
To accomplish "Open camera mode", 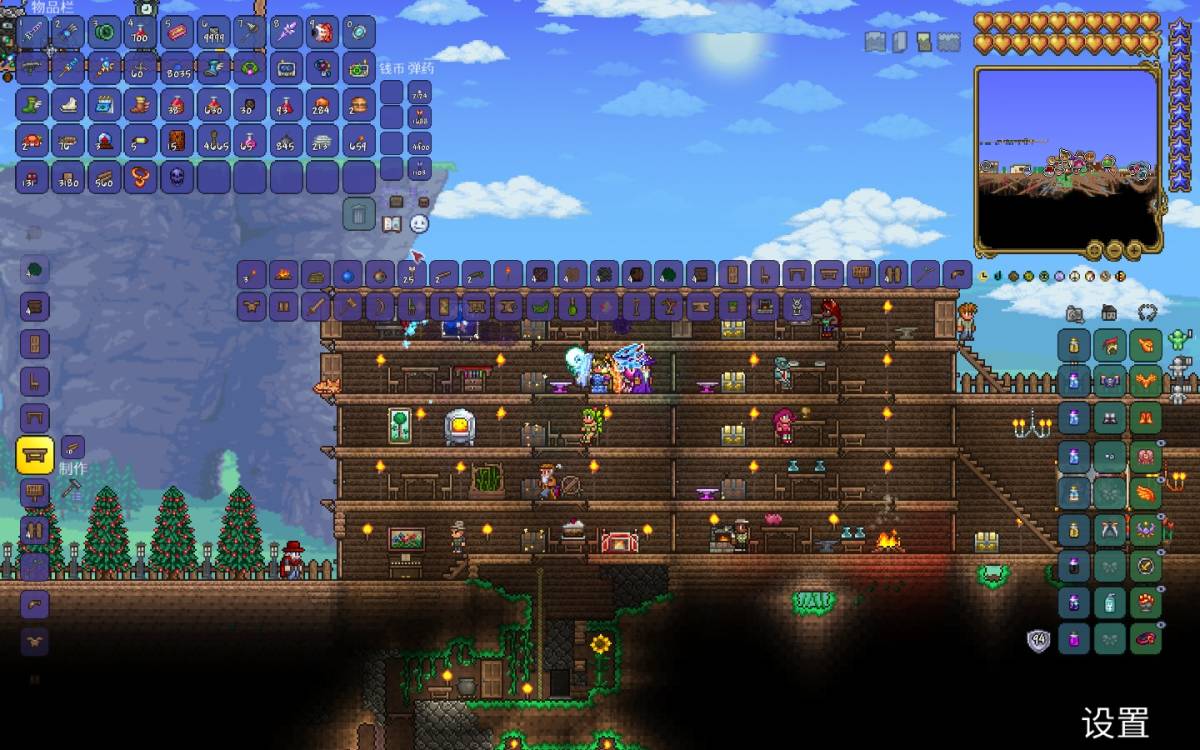I will click(1074, 313).
